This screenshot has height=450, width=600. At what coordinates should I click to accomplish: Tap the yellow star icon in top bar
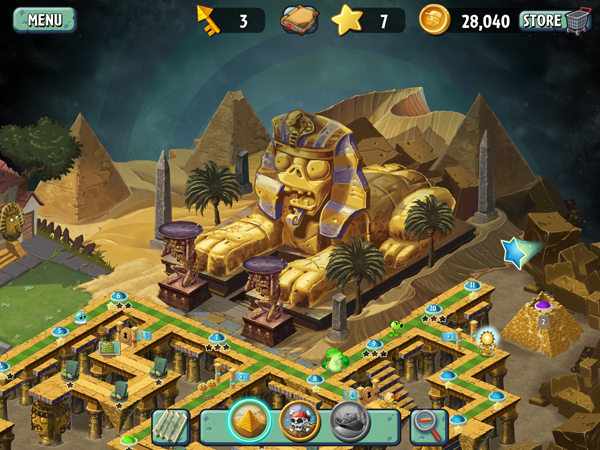click(x=346, y=19)
